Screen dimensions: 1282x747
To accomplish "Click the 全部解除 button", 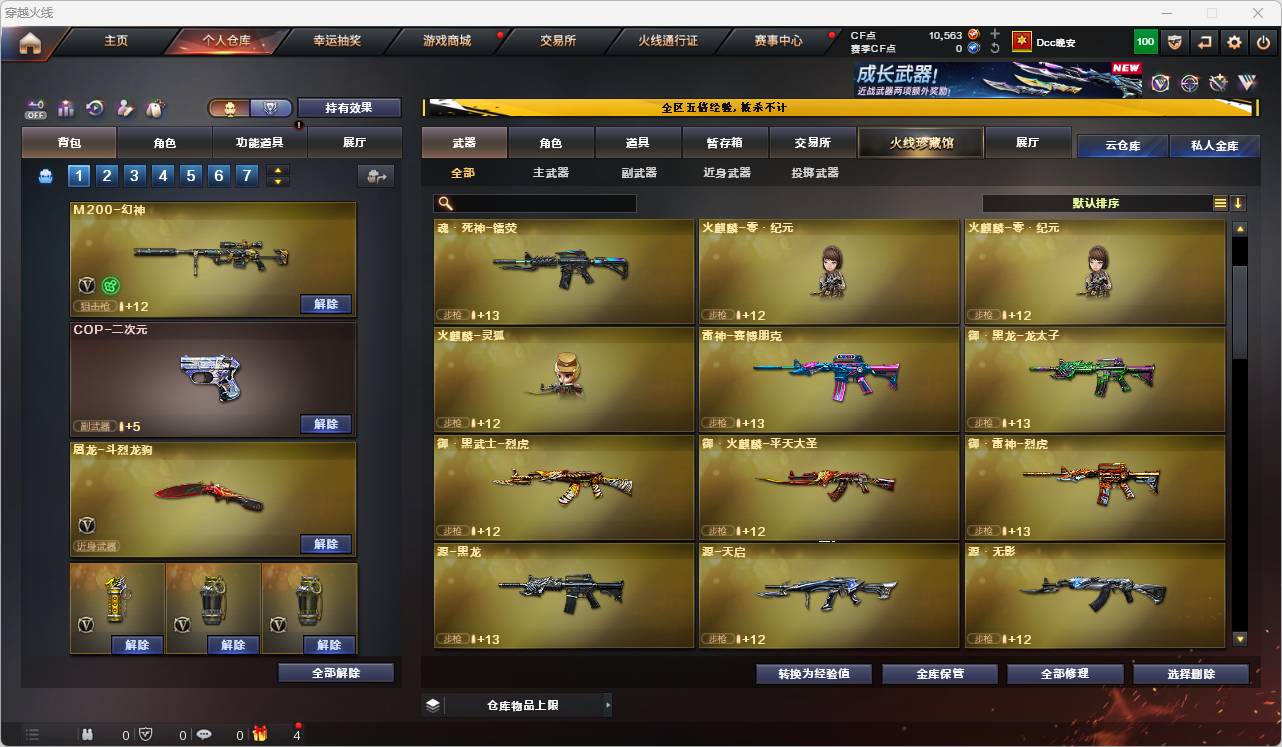I will tap(334, 673).
